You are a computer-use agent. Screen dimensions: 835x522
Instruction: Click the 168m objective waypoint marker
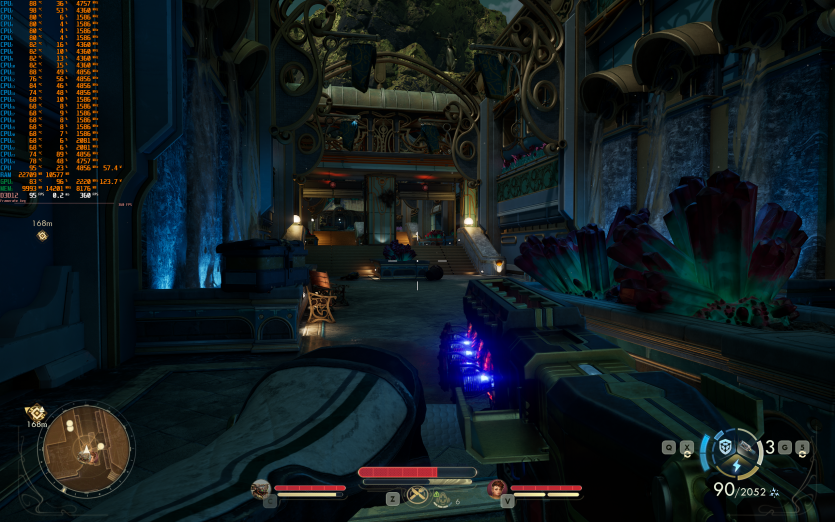click(x=42, y=236)
